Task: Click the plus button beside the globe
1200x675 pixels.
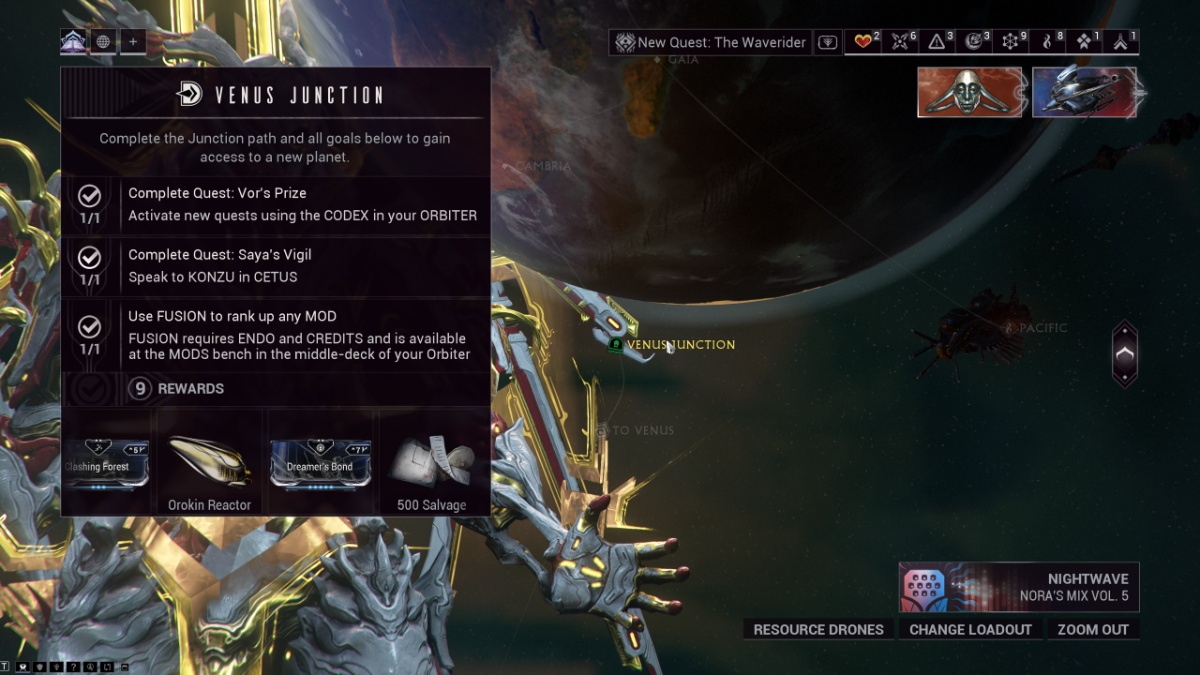Action: coord(133,42)
